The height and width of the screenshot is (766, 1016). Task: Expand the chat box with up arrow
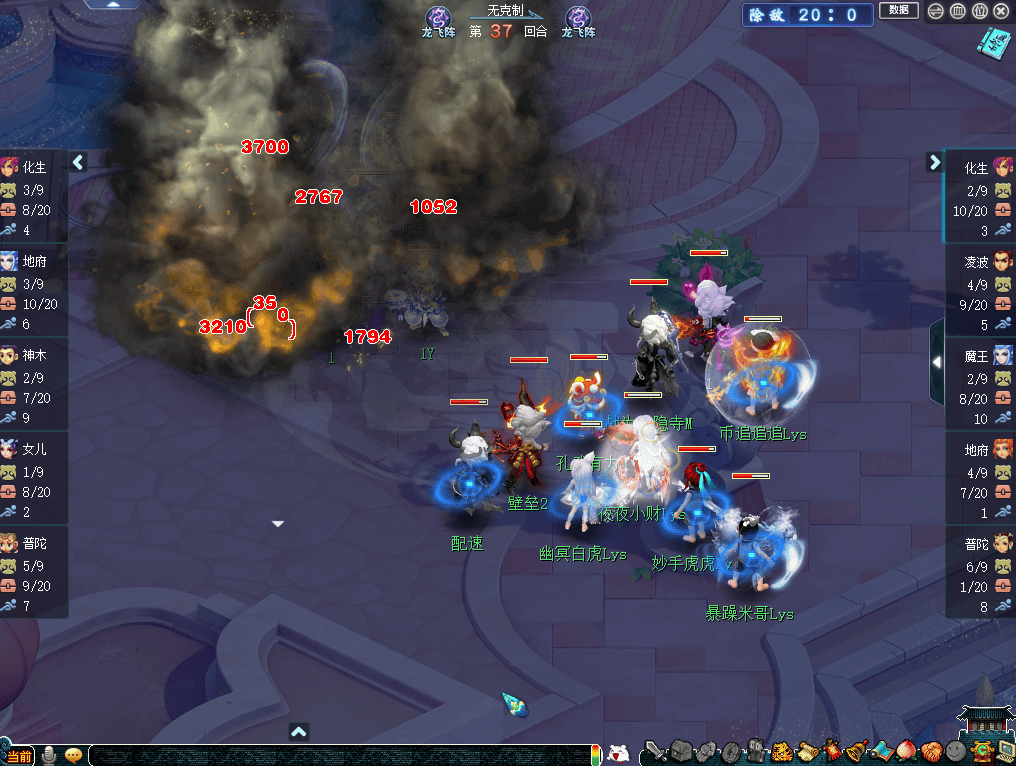[298, 731]
